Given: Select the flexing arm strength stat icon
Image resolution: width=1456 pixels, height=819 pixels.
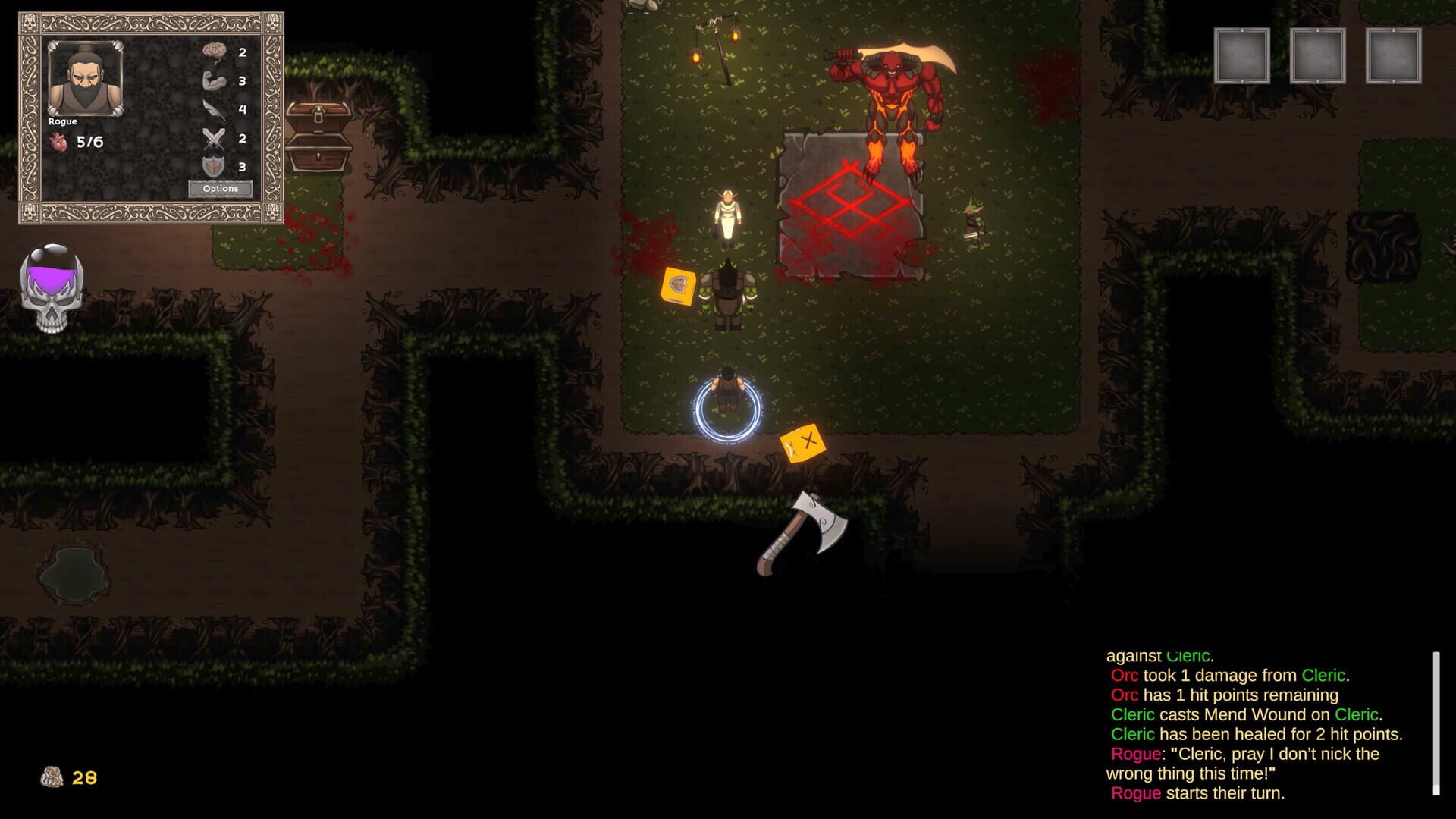Looking at the screenshot, I should pos(215,81).
